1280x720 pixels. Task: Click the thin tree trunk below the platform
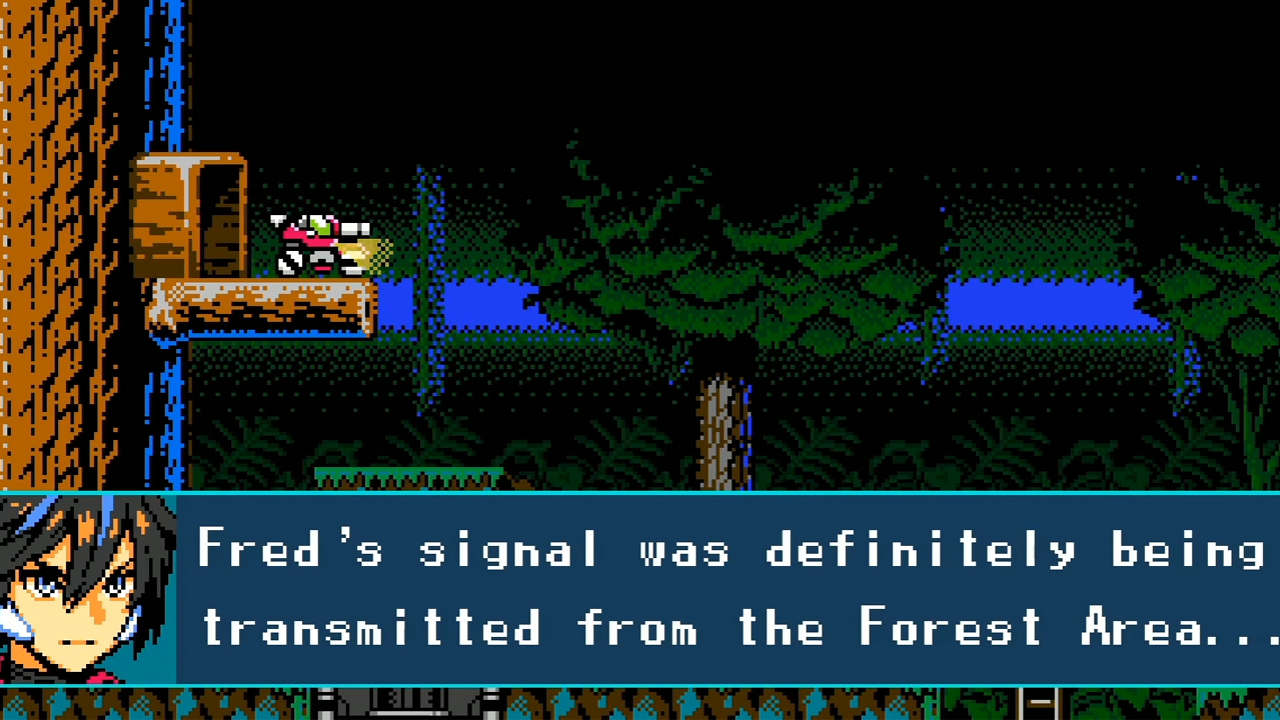tap(720, 420)
